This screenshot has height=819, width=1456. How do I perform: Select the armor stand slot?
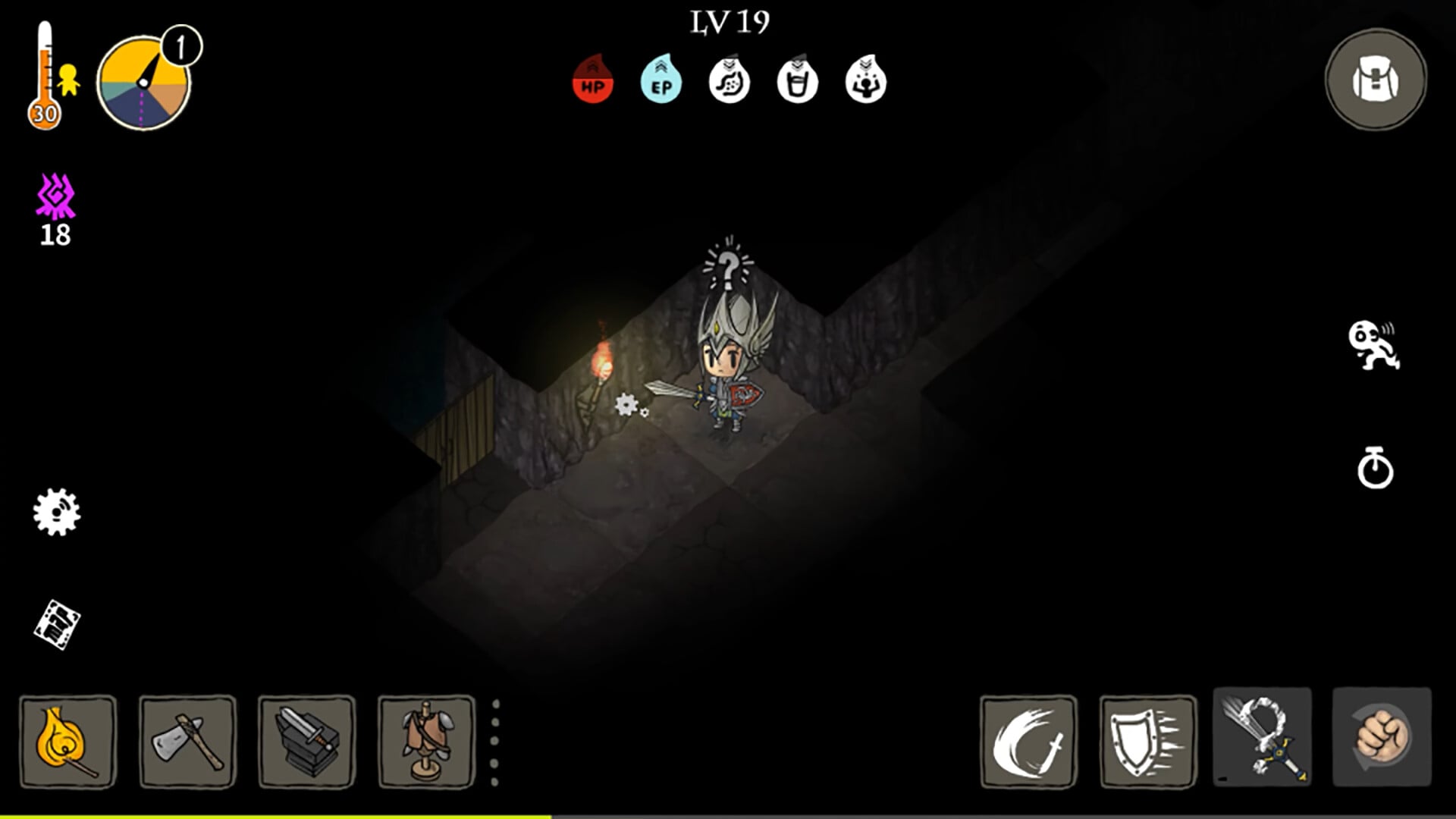[426, 742]
